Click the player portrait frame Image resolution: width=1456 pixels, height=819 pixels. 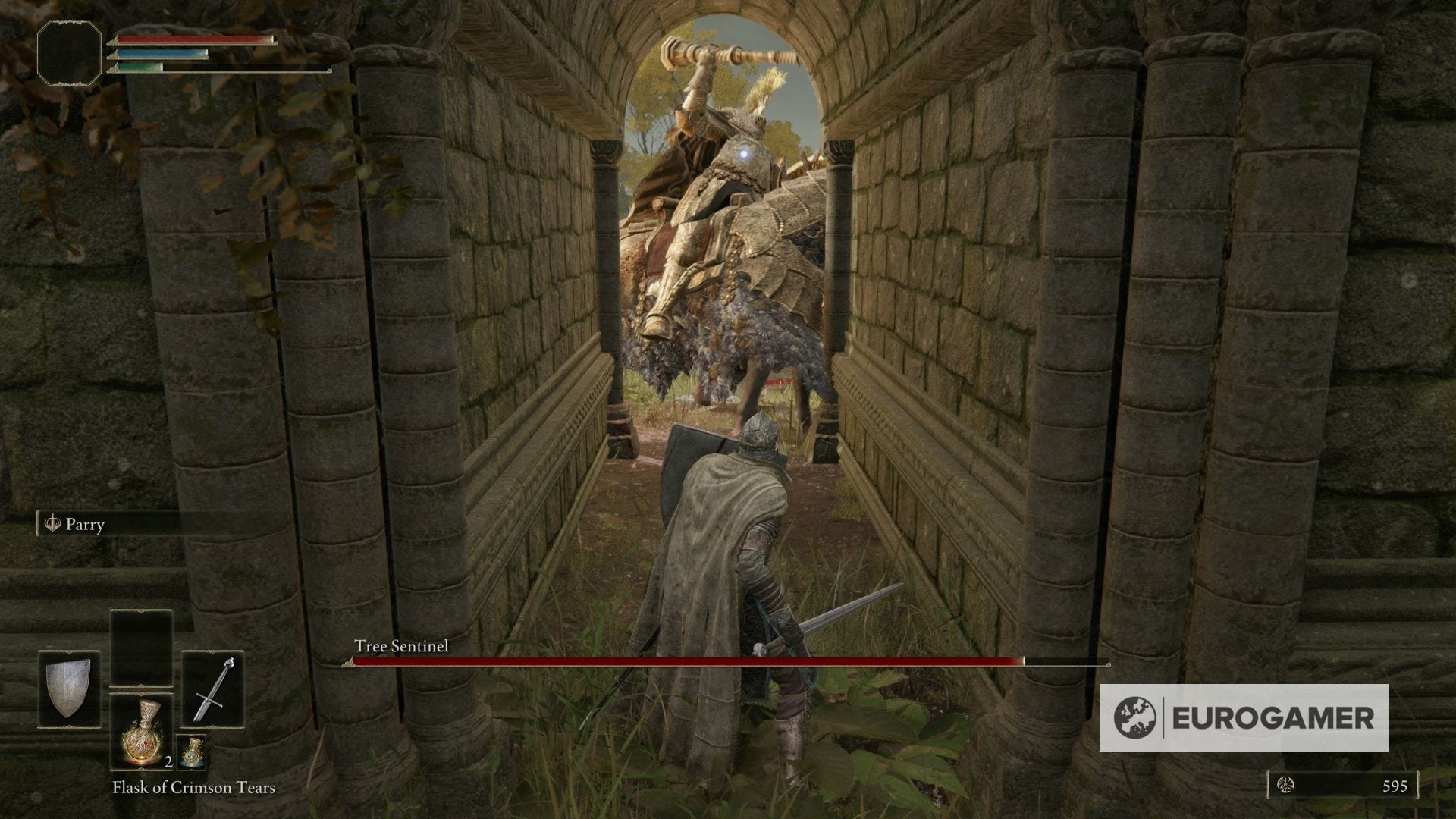(x=68, y=52)
